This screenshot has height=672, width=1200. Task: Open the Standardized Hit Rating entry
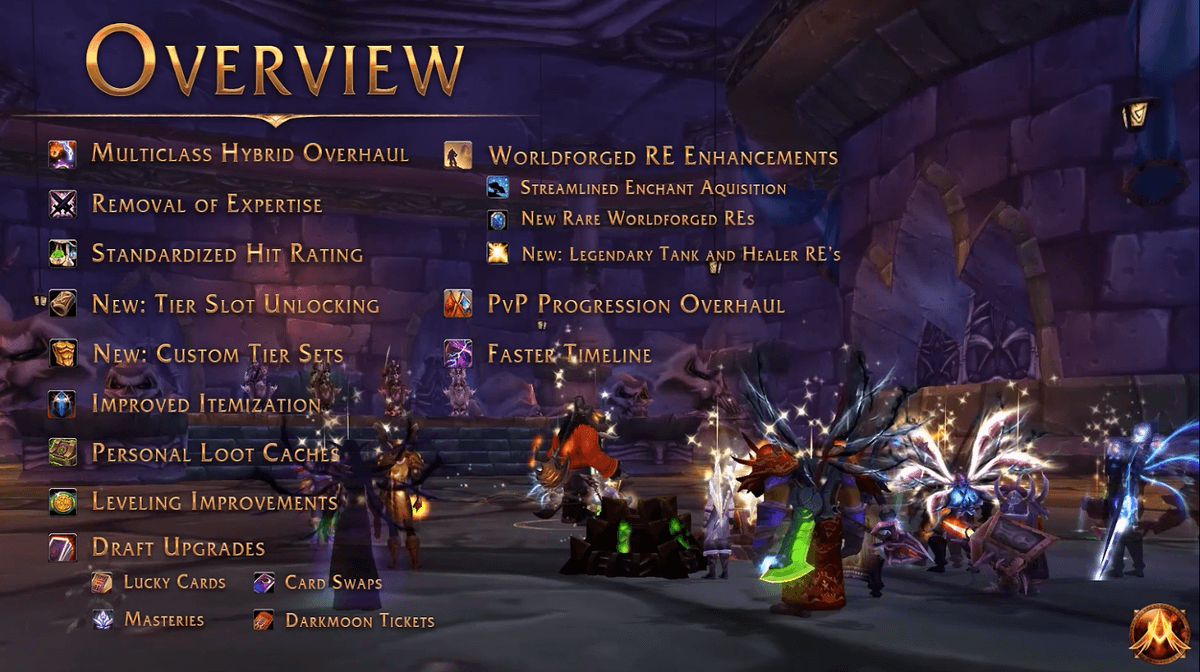(226, 254)
